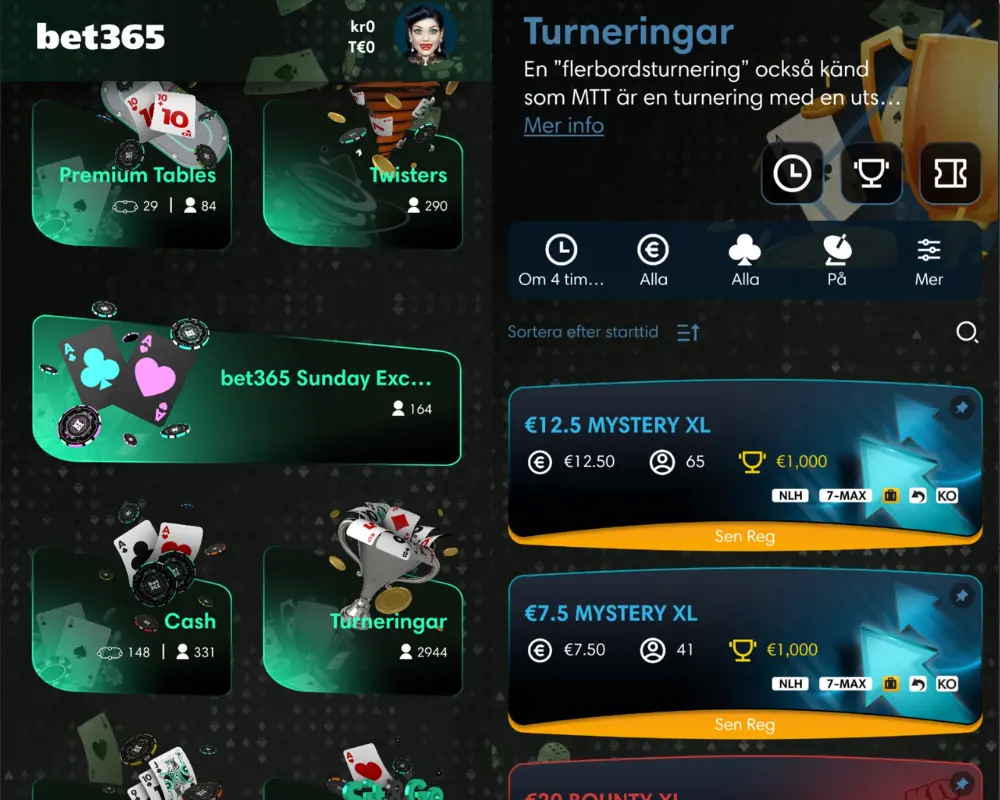1000x800 pixels.
Task: Change the euro buy-in Alla filter
Action: click(653, 261)
